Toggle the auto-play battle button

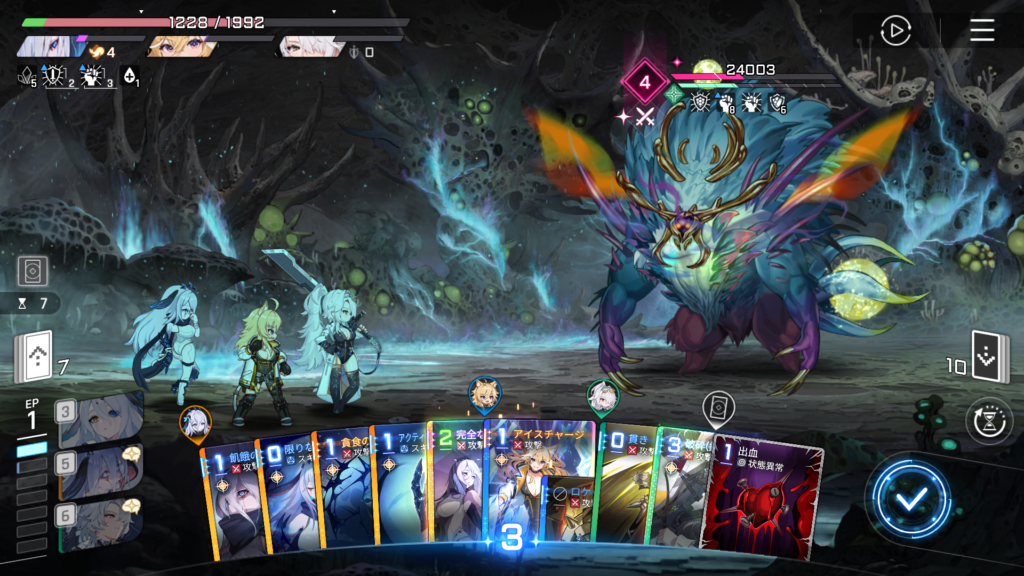tap(895, 31)
